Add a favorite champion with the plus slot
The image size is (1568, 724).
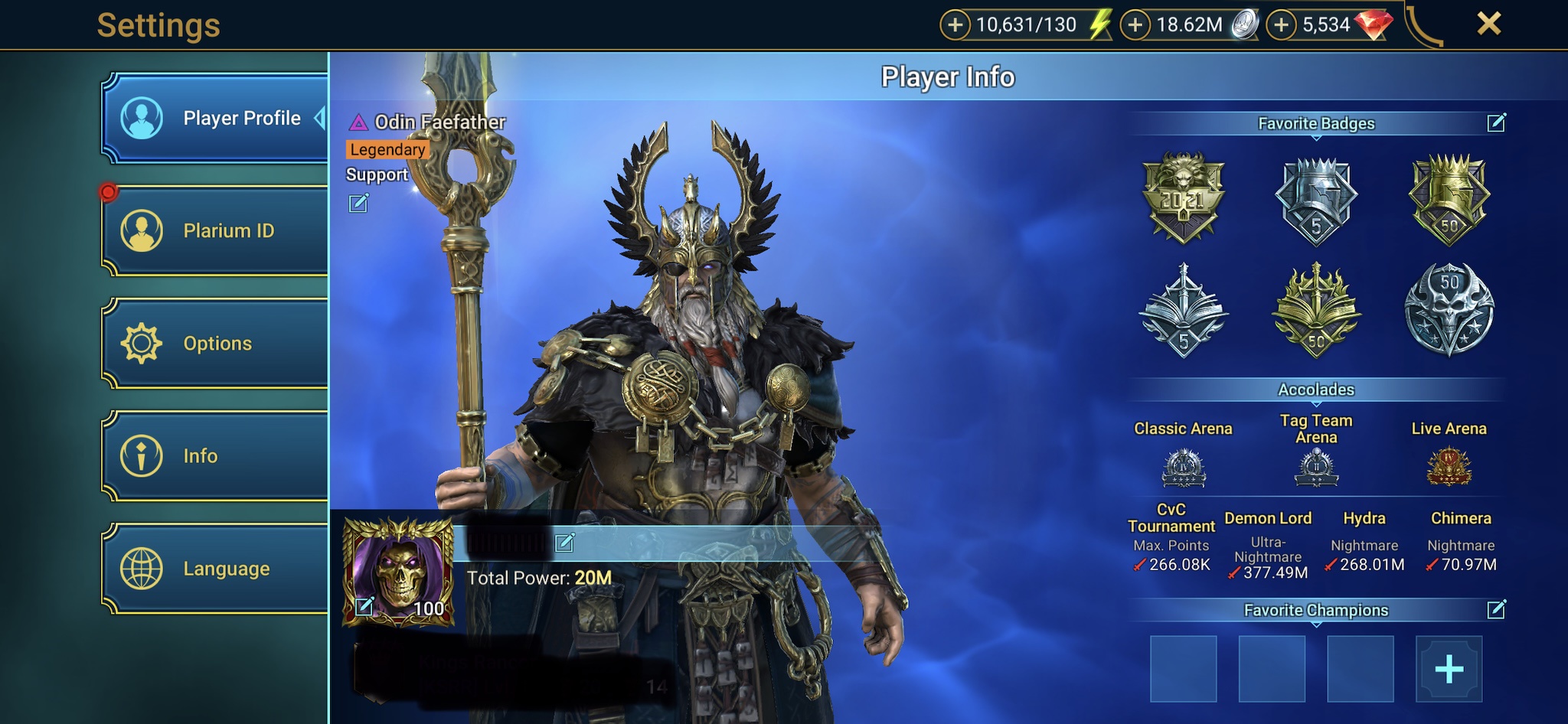pyautogui.click(x=1449, y=670)
